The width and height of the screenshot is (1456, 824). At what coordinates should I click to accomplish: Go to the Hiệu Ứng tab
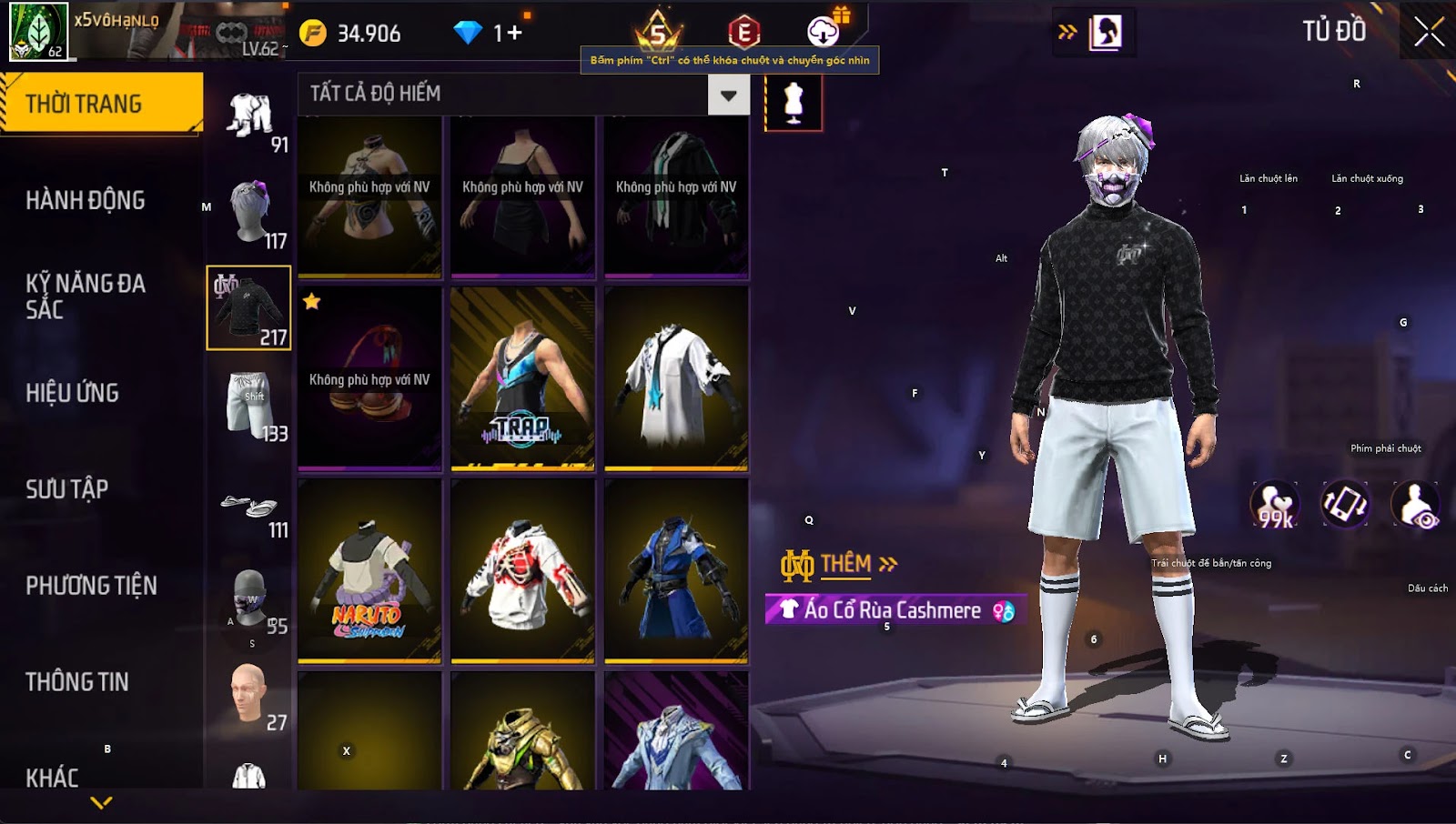coord(73,393)
